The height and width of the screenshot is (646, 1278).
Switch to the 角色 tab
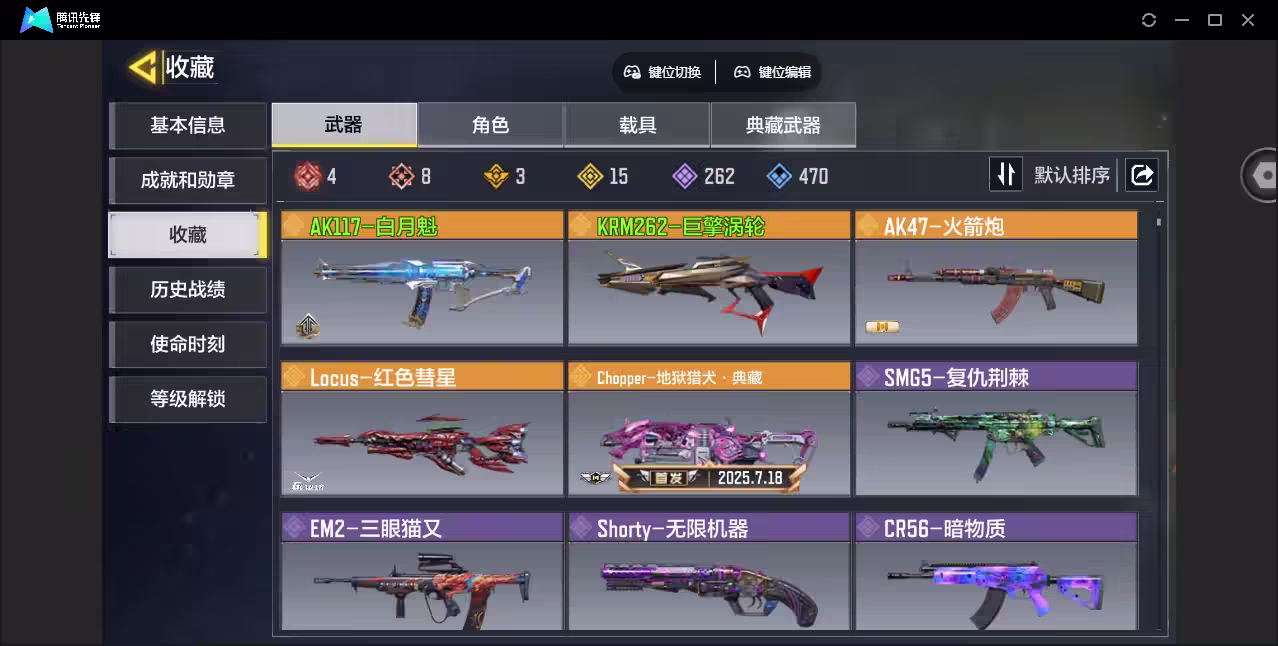pos(490,125)
